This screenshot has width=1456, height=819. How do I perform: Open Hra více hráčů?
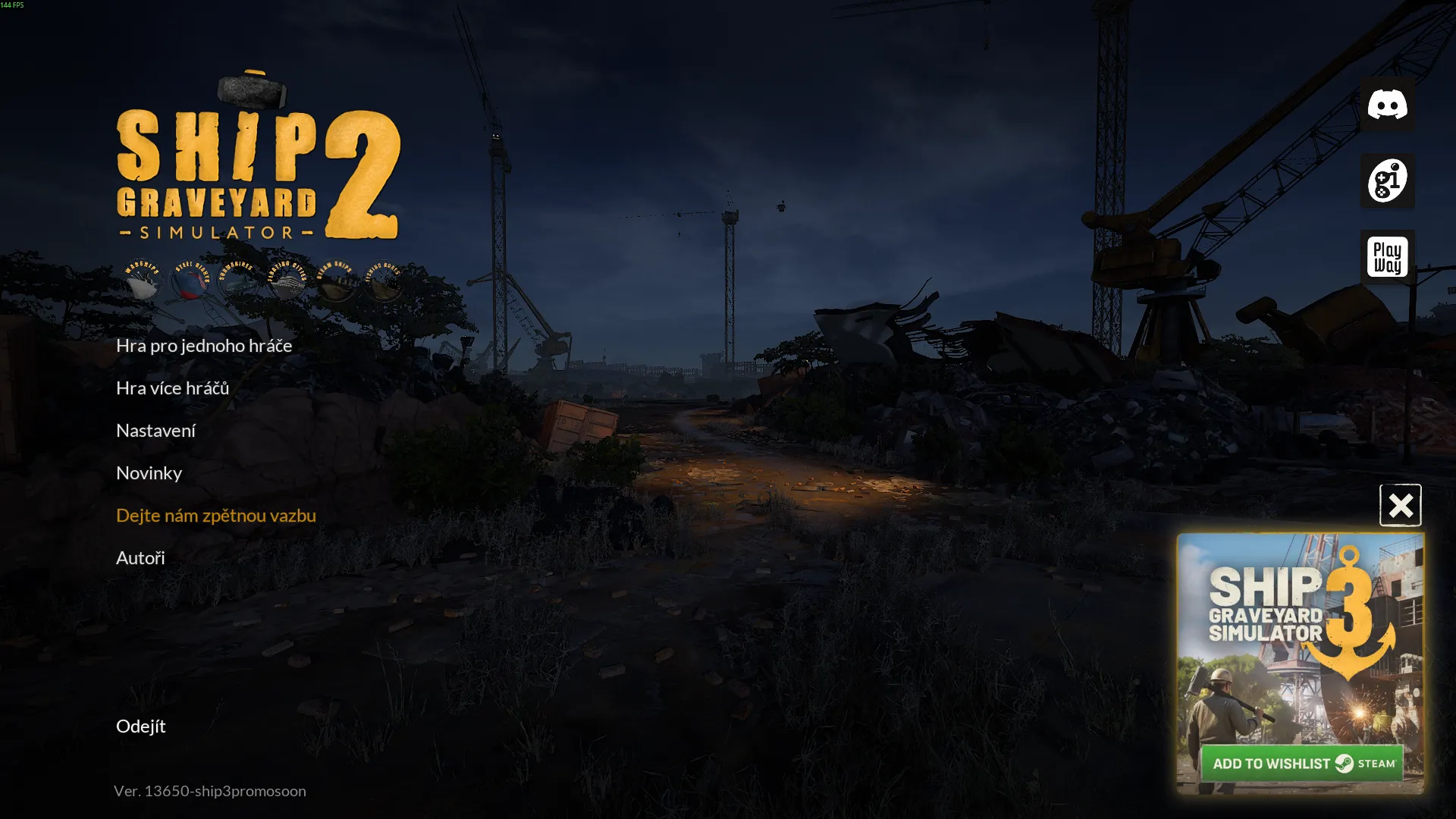[173, 388]
